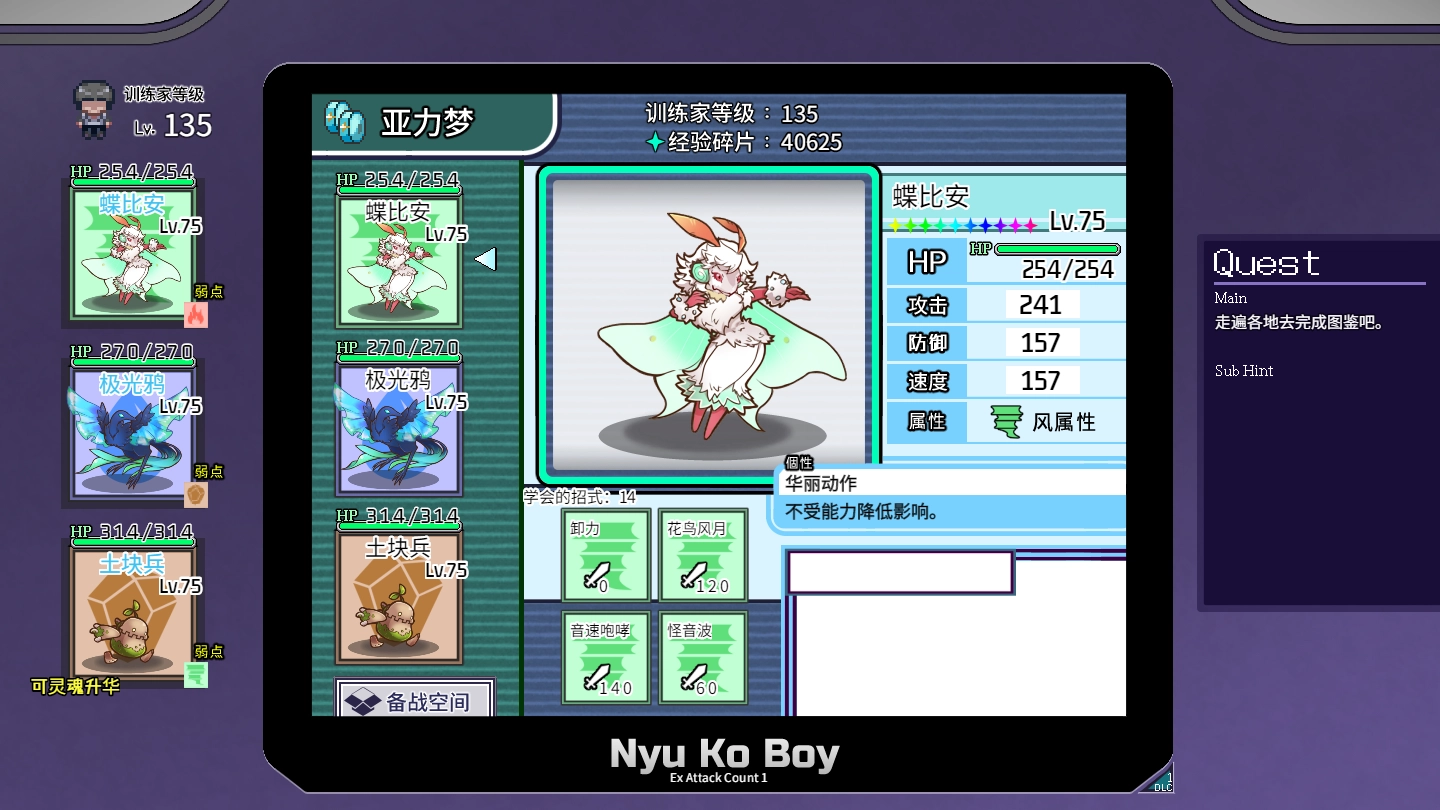
Task: Choose the 花鸟风月 move
Action: (703, 555)
